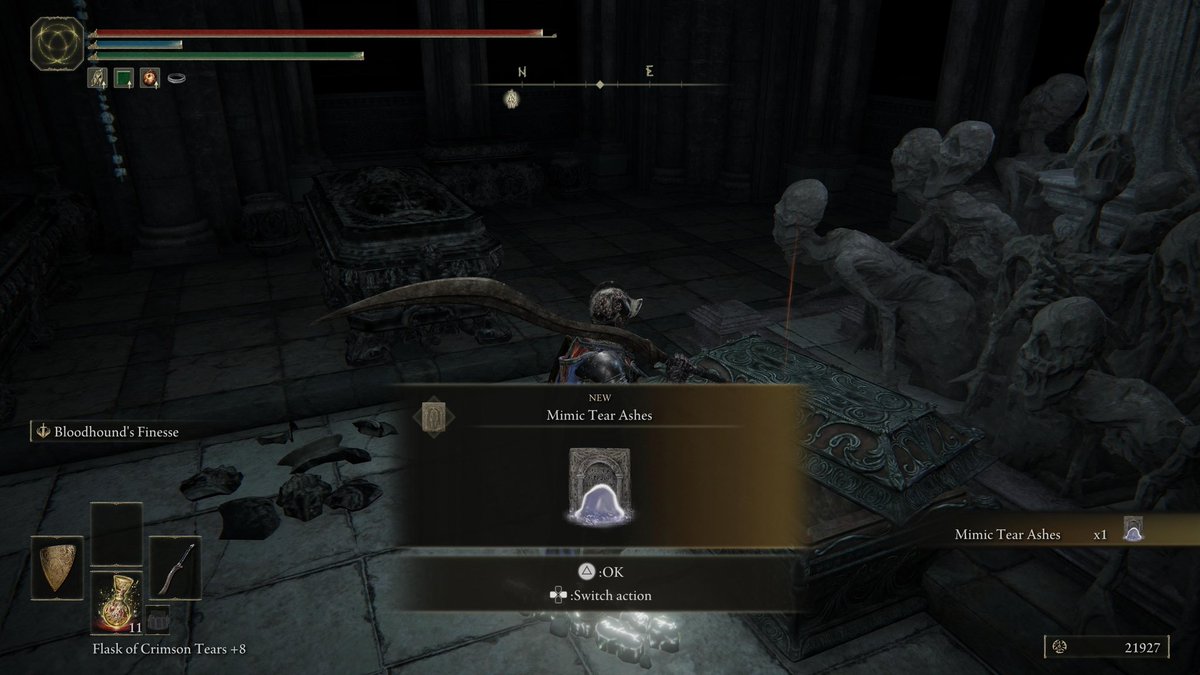Click the compass bar at the top
Screen dimensions: 1200x675
pos(598,85)
